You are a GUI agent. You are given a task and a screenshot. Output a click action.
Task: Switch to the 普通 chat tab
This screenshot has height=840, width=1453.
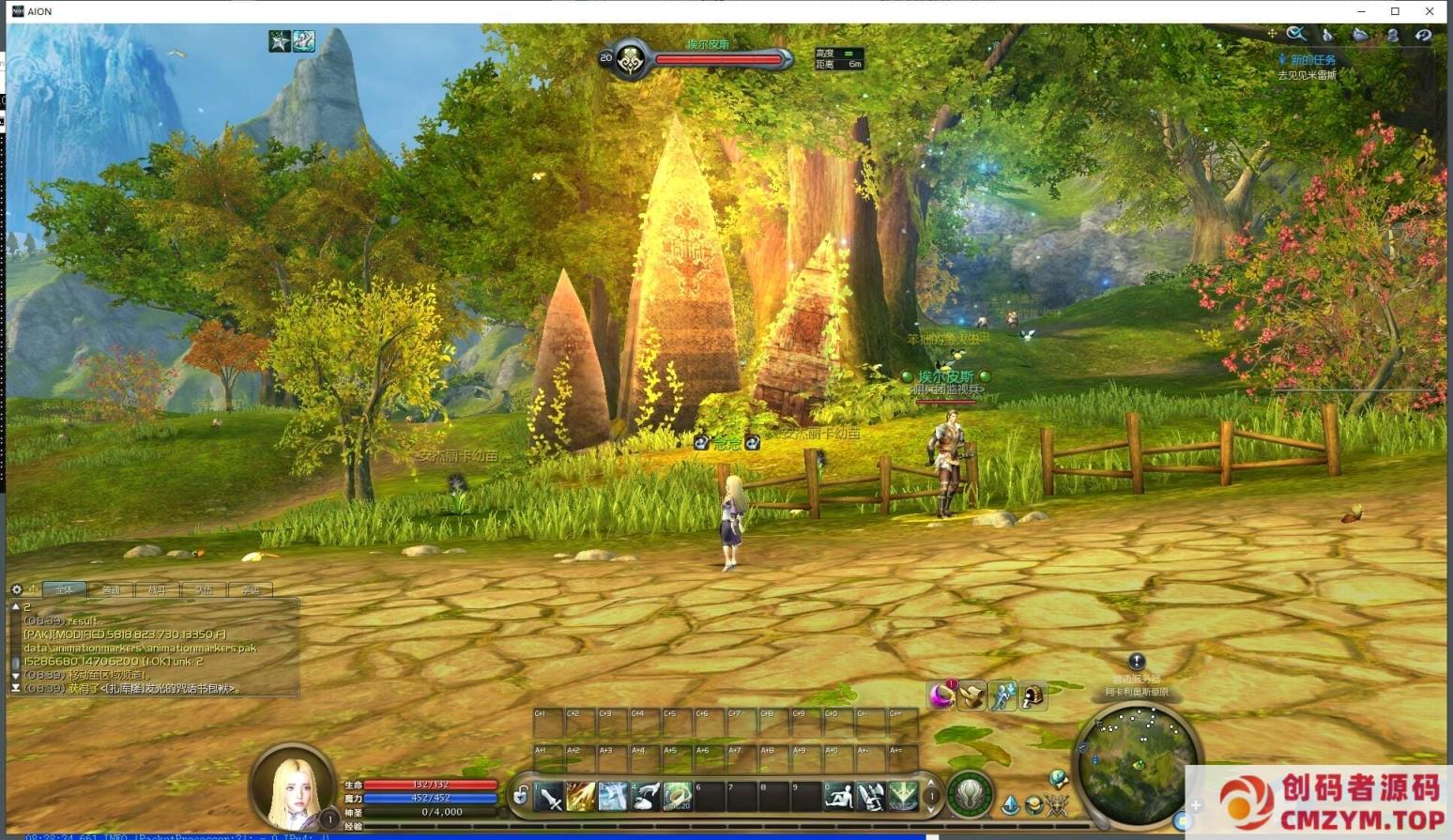[x=111, y=589]
